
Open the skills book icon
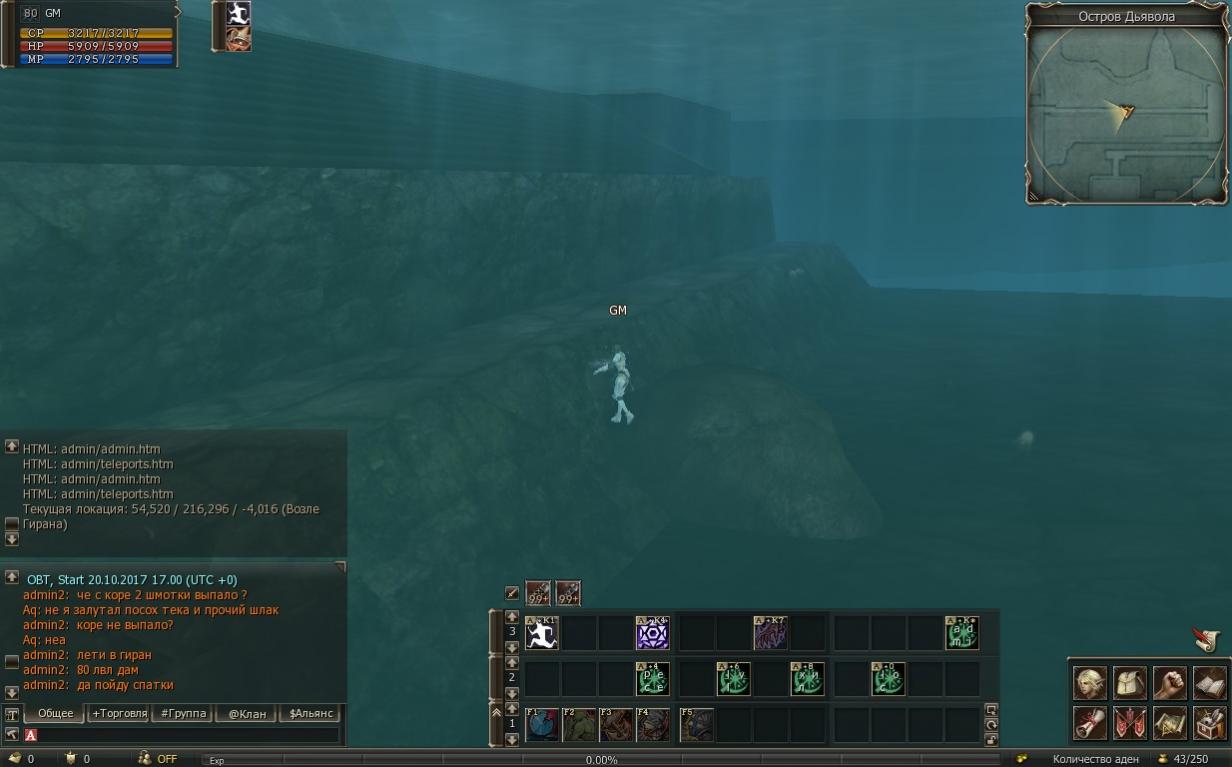coord(1210,683)
